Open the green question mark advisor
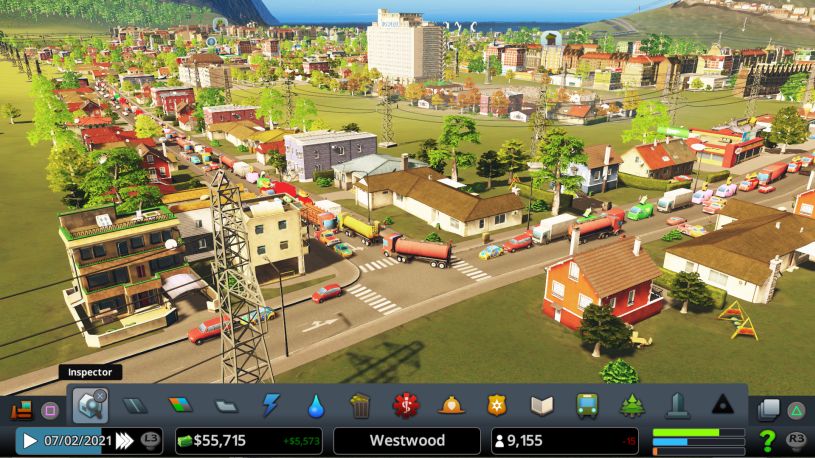 coord(767,440)
